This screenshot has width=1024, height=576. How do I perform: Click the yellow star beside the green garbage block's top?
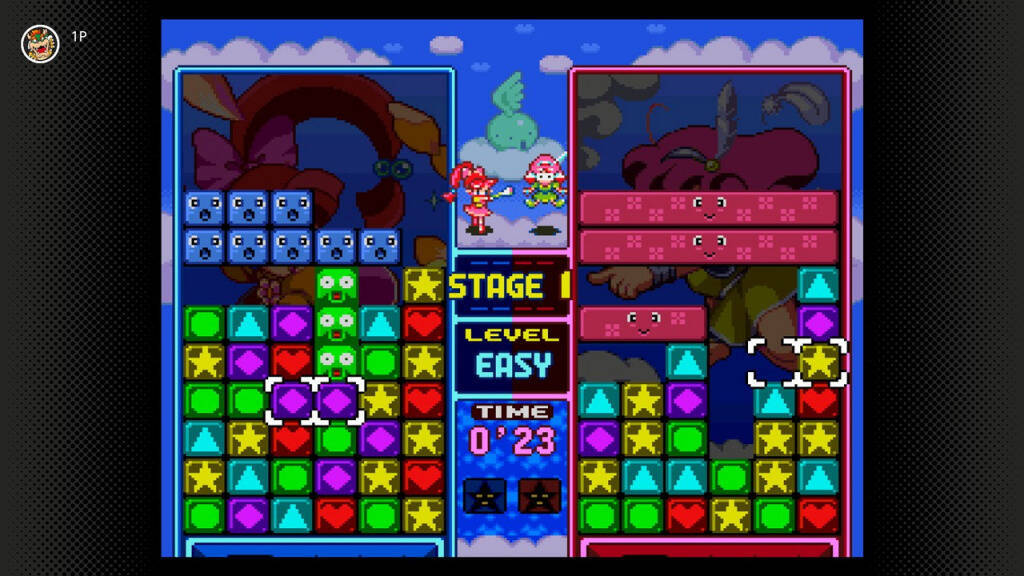[423, 285]
